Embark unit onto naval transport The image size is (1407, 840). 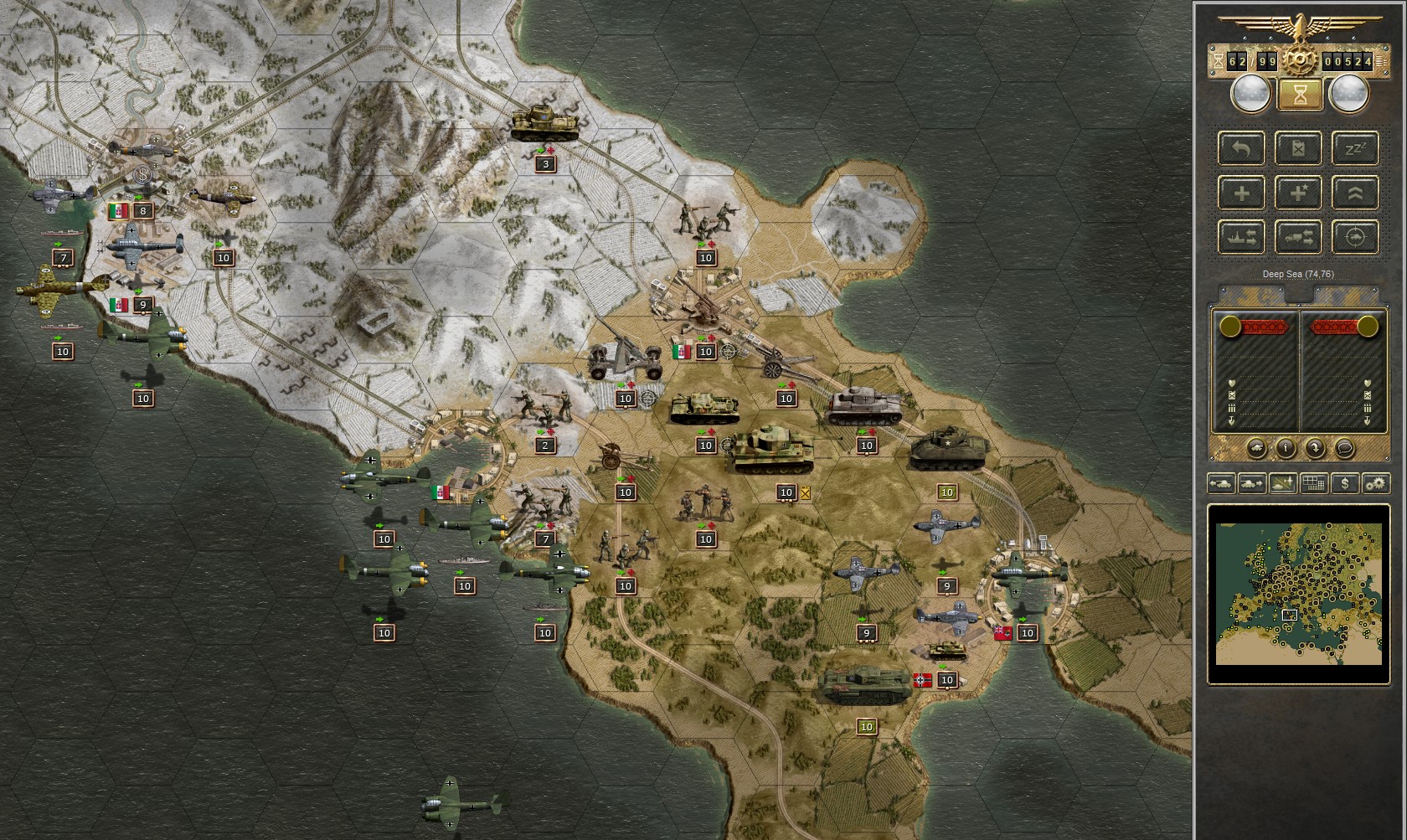click(x=1241, y=237)
